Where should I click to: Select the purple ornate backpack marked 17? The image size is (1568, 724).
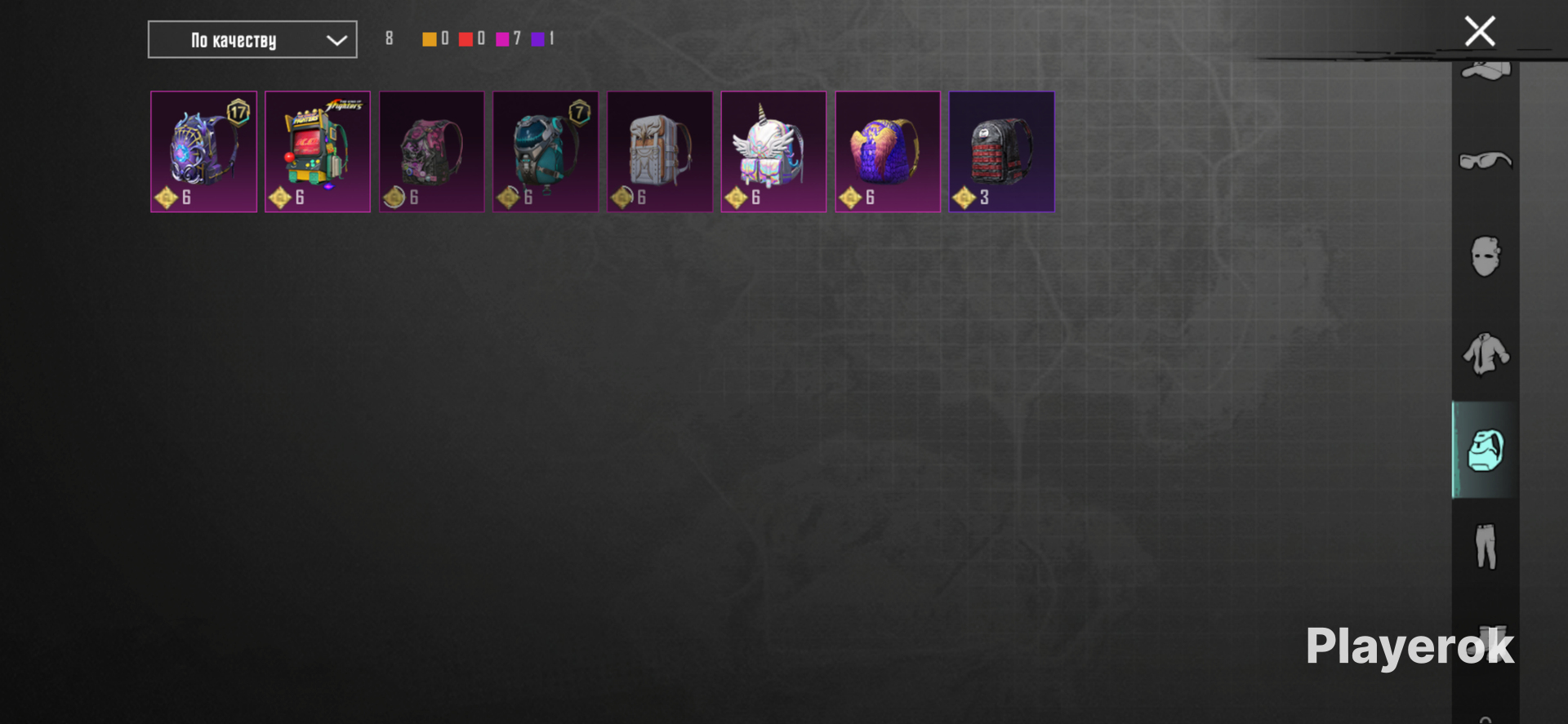coord(204,152)
